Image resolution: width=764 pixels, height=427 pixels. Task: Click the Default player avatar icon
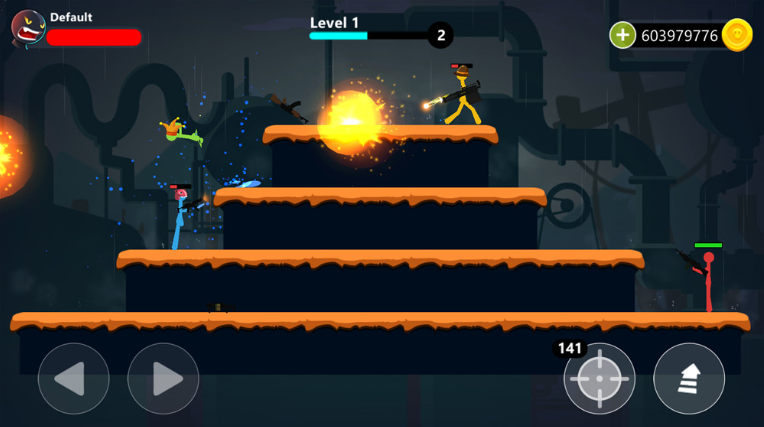pos(27,28)
